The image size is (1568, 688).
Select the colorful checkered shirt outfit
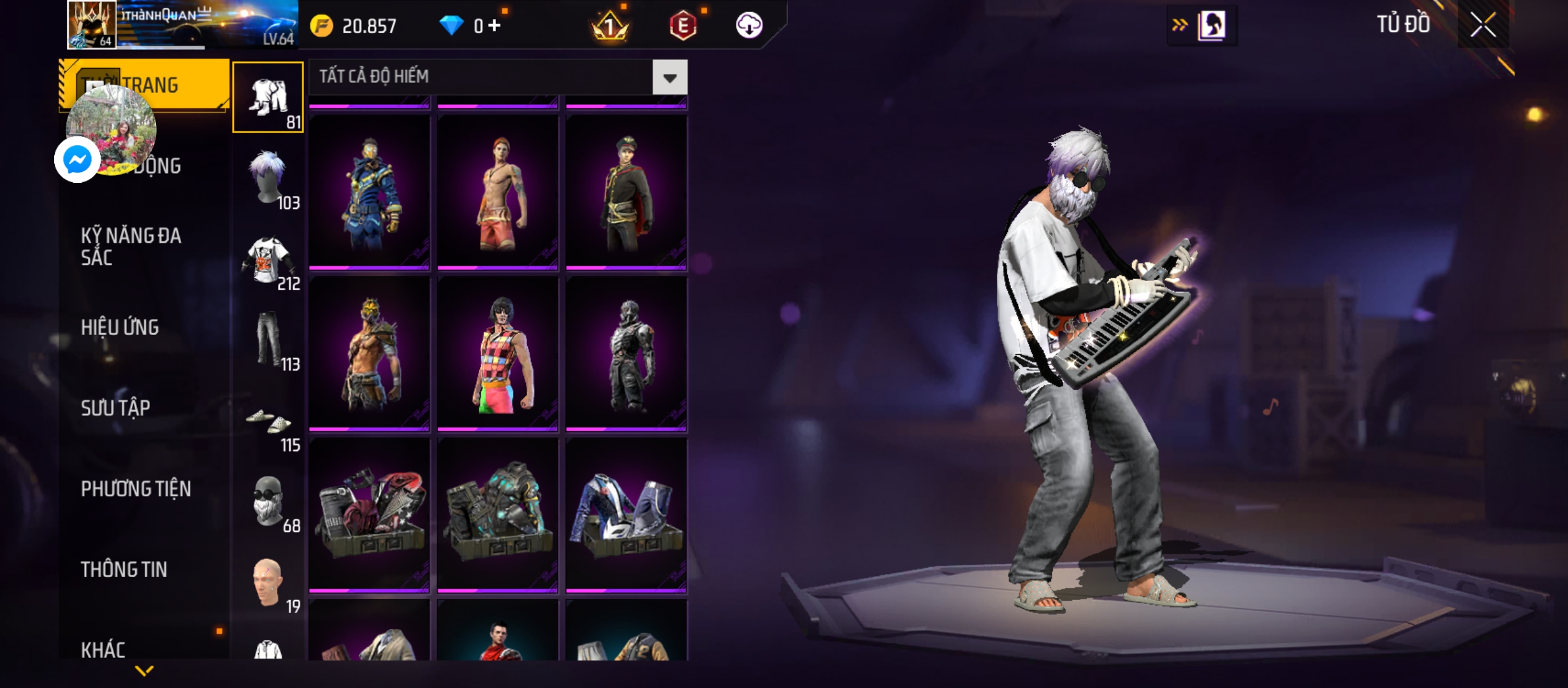[498, 354]
